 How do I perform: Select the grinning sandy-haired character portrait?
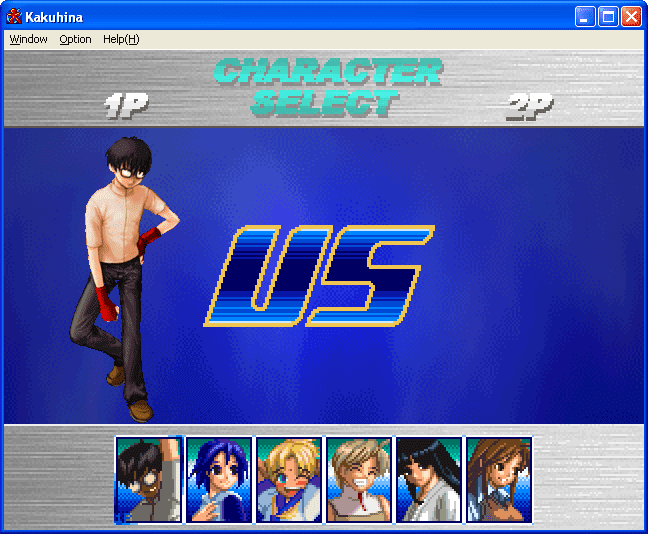pyautogui.click(x=358, y=479)
